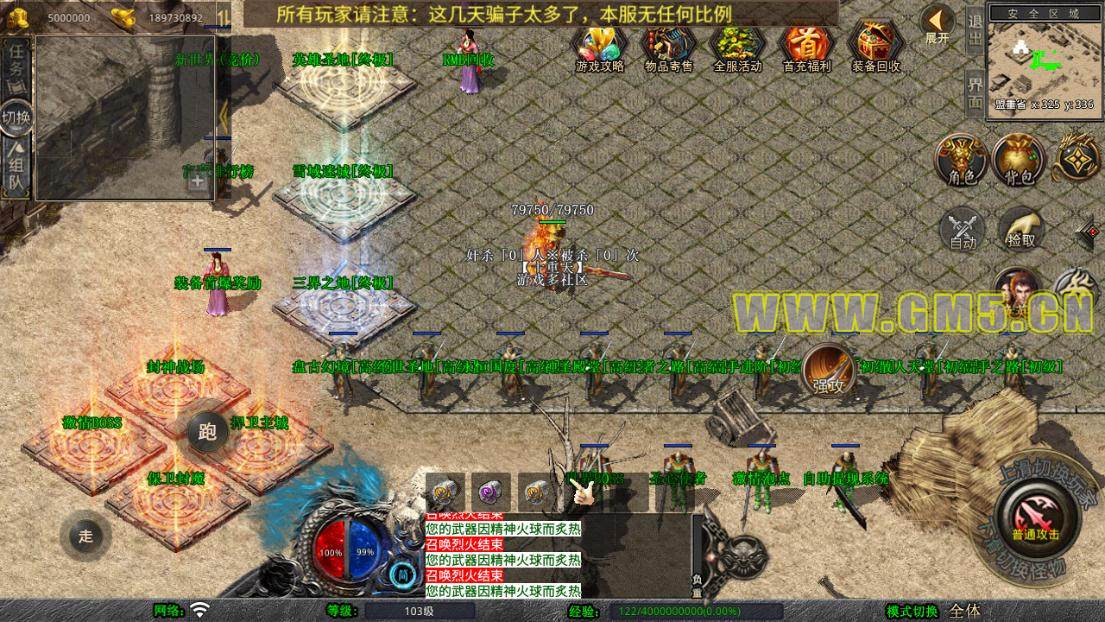This screenshot has width=1105, height=622.
Task: Claim the 首充福利 first-recharge bonus
Action: click(x=807, y=47)
